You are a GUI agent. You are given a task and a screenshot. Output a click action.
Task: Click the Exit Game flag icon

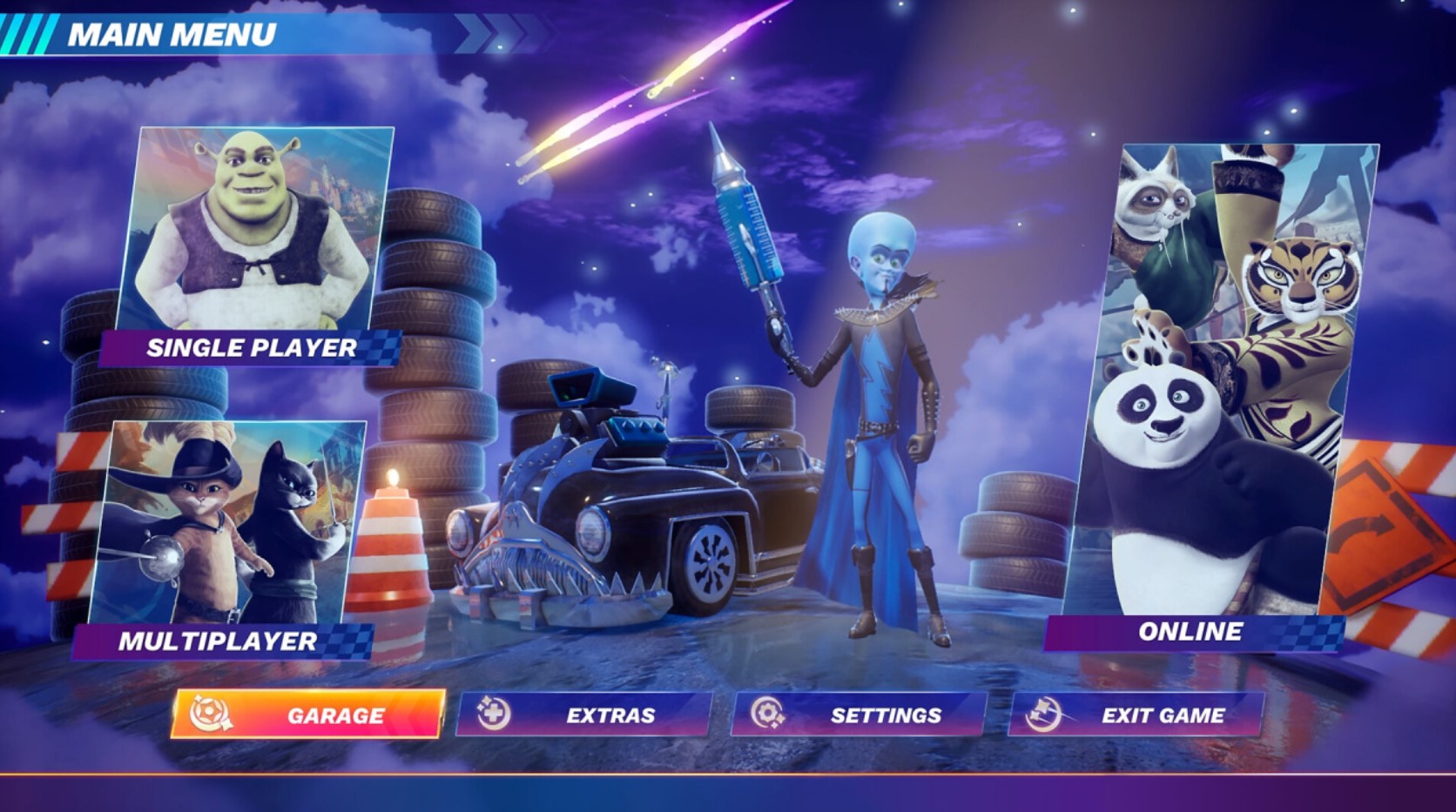click(1044, 714)
